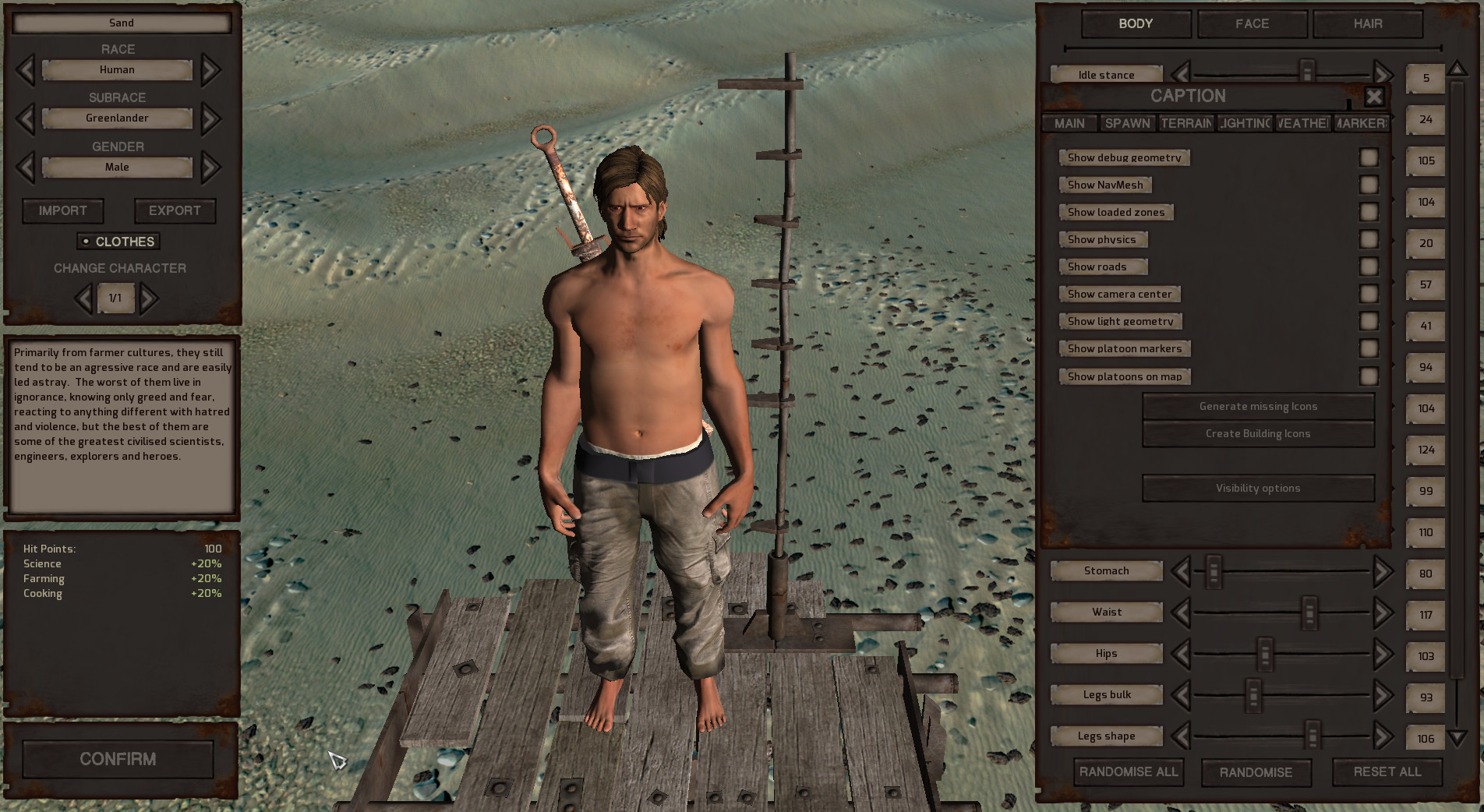Open the HAIR tab

1366,24
